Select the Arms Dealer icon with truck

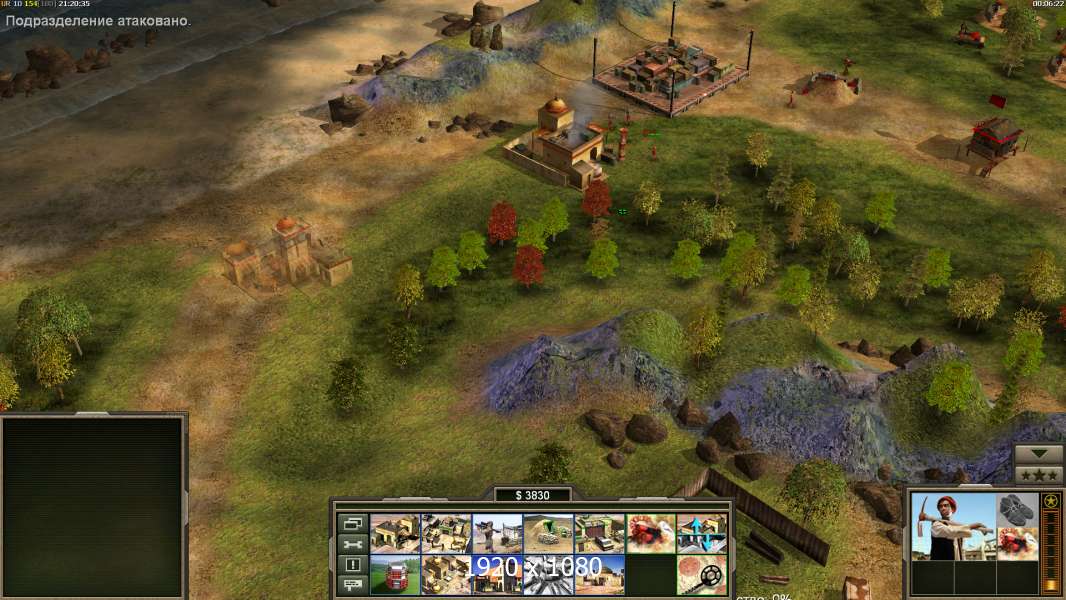pyautogui.click(x=599, y=533)
